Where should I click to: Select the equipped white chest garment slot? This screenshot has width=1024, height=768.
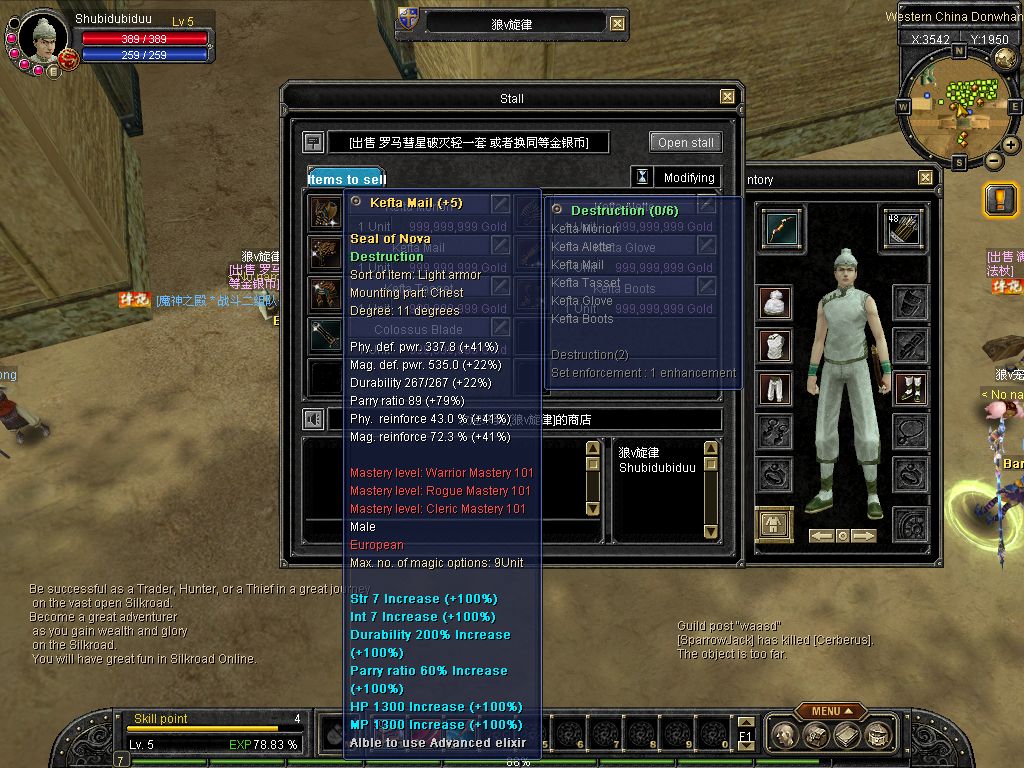click(775, 345)
